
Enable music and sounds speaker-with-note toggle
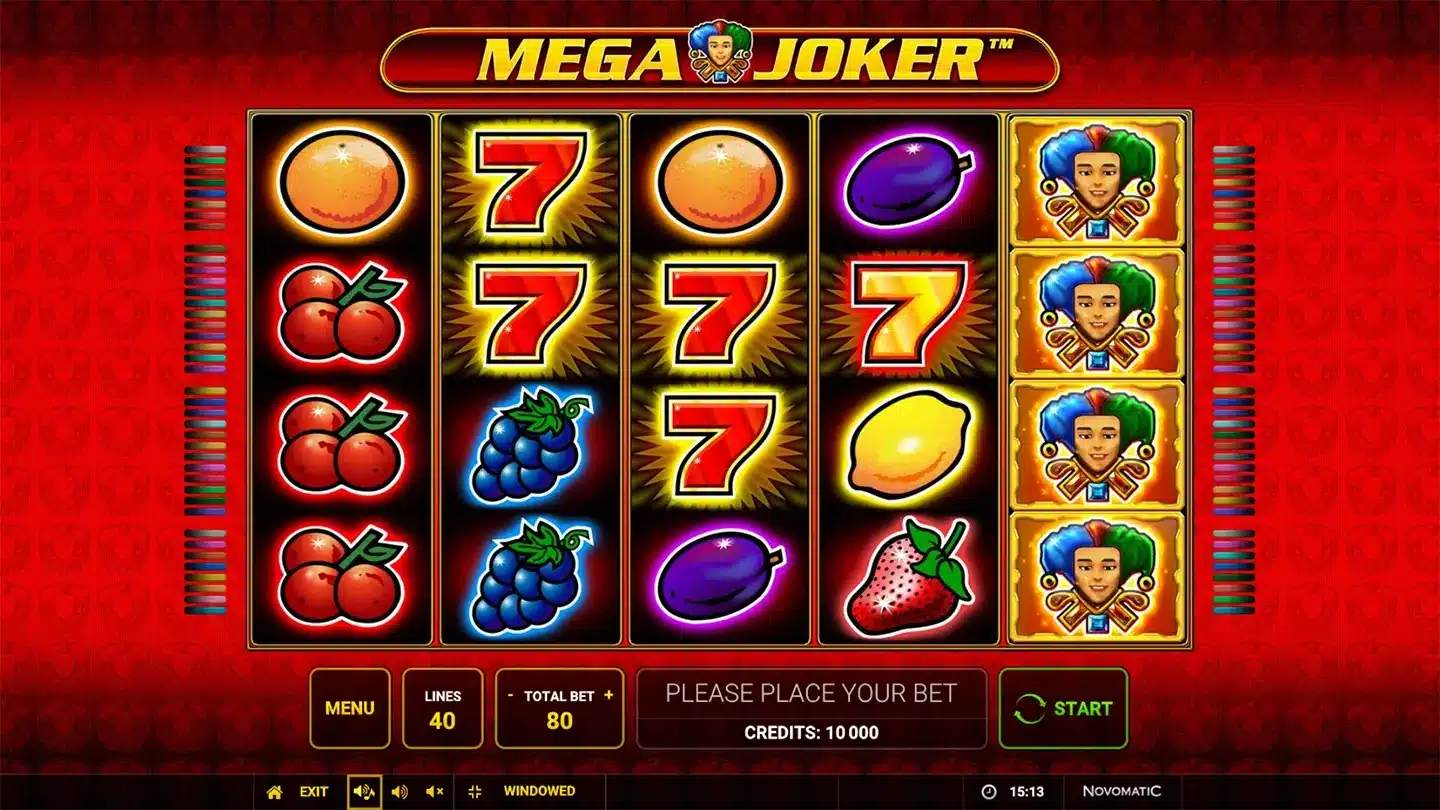tap(365, 791)
